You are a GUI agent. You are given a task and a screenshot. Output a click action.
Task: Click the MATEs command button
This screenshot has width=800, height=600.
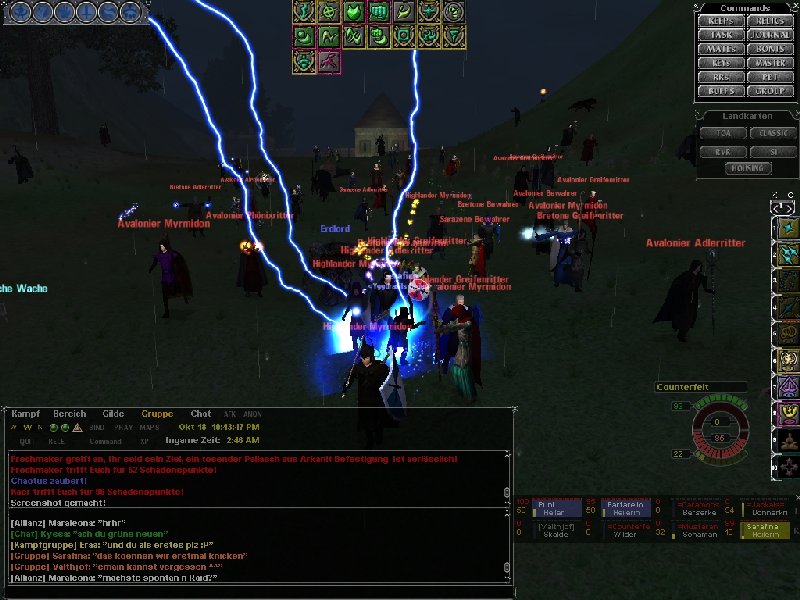click(x=721, y=48)
